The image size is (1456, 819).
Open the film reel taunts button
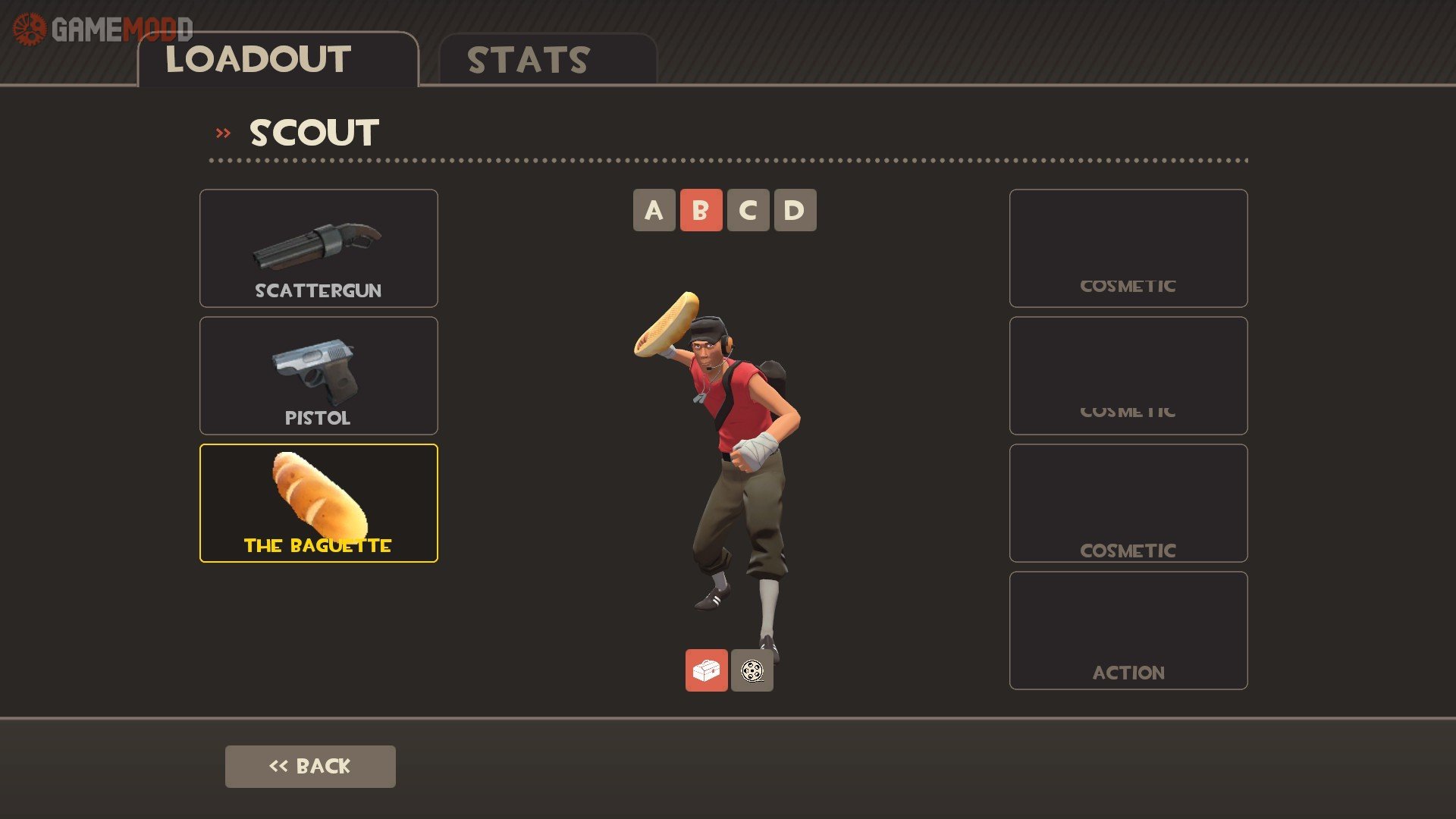coord(752,670)
